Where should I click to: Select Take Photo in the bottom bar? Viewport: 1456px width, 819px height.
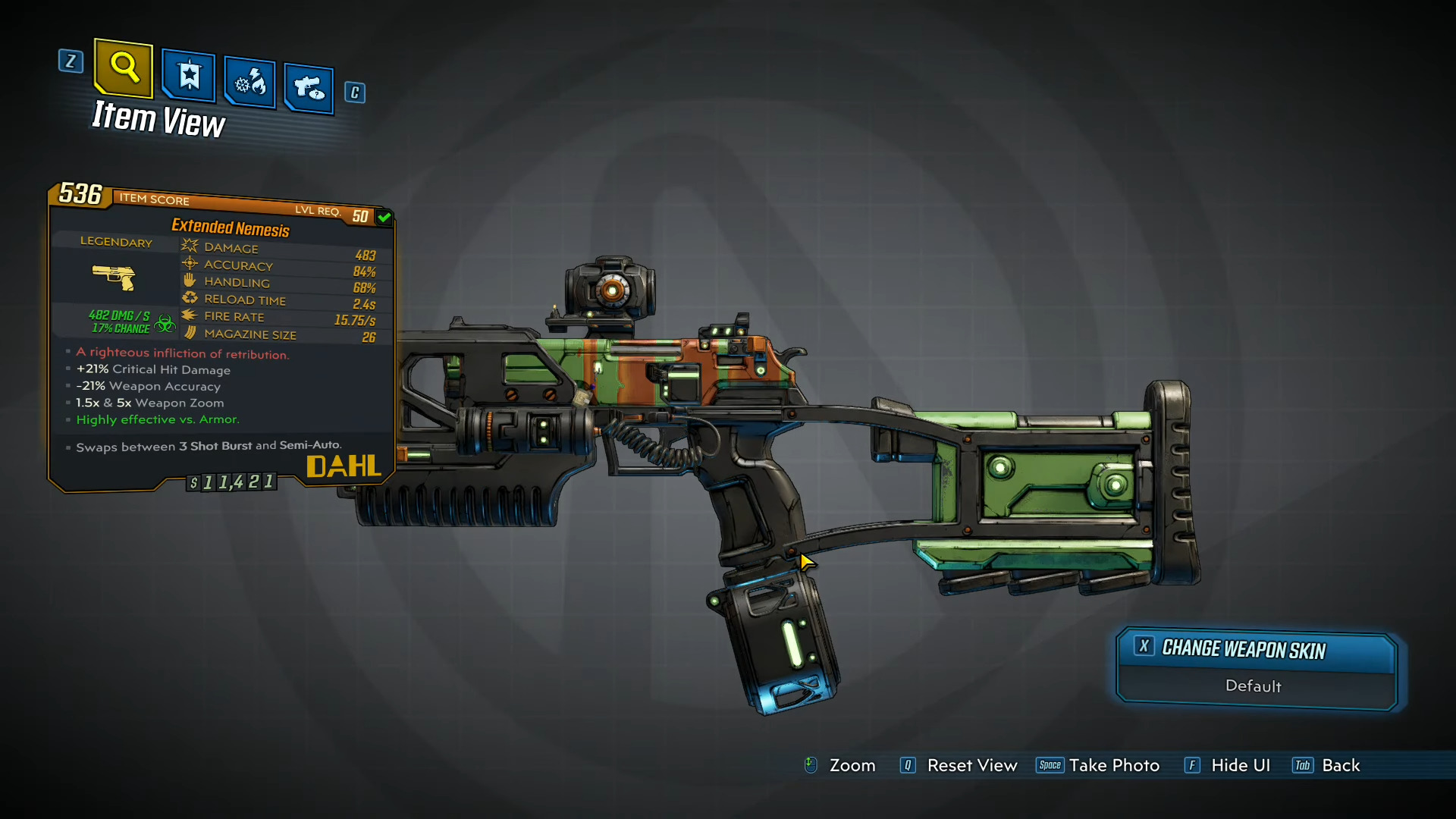pos(1115,766)
